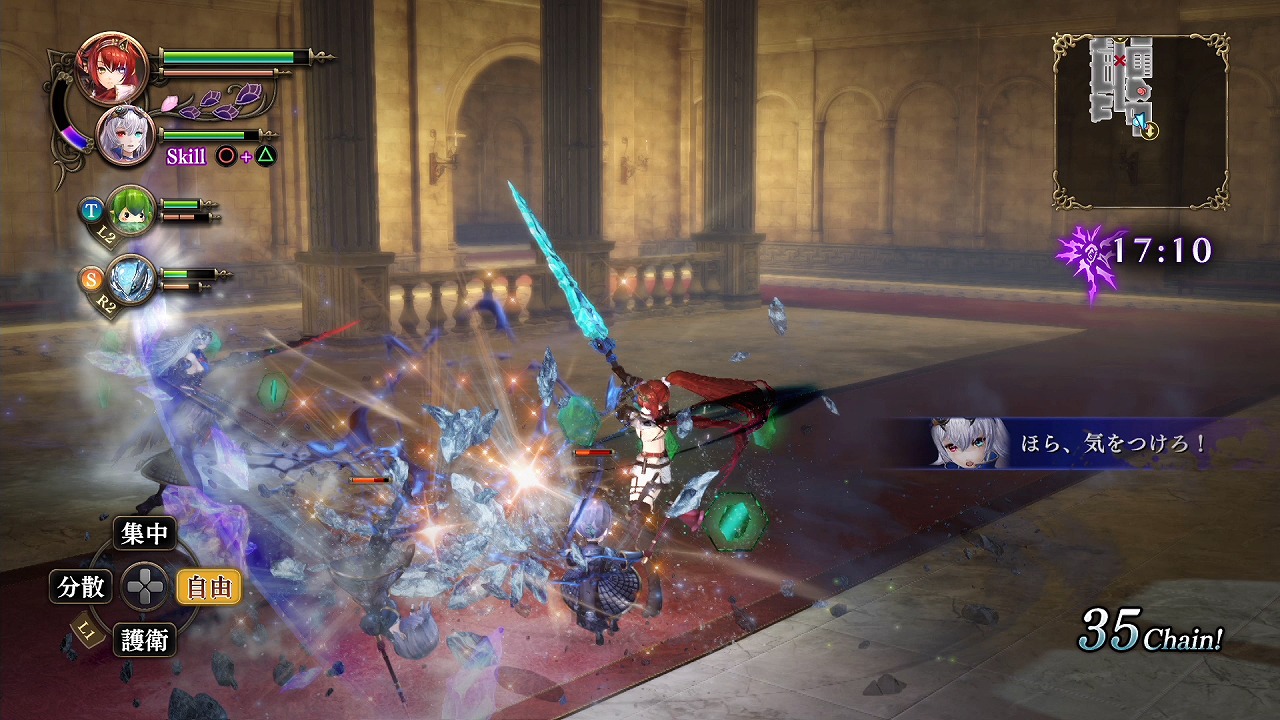This screenshot has height=720, width=1280.
Task: Select the 分散 formation command
Action: [x=81, y=587]
